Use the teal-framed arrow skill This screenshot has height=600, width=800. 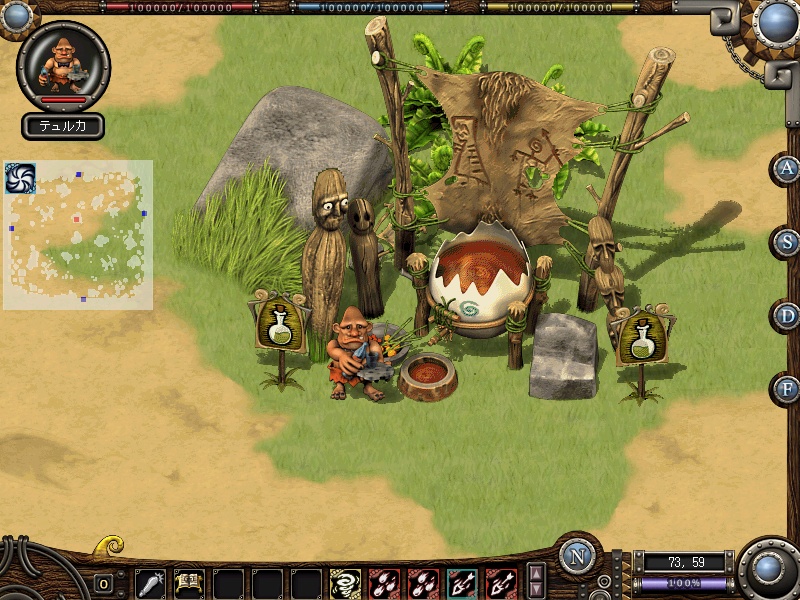pyautogui.click(x=461, y=583)
